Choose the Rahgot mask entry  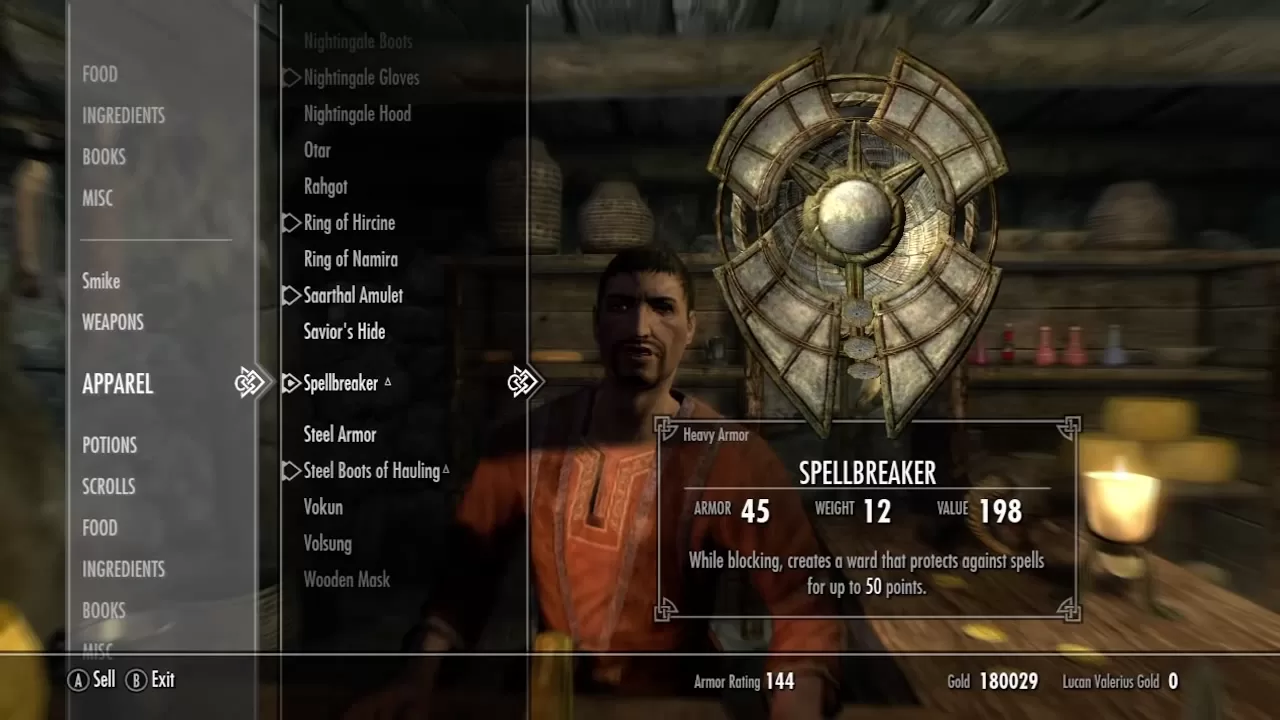point(326,186)
